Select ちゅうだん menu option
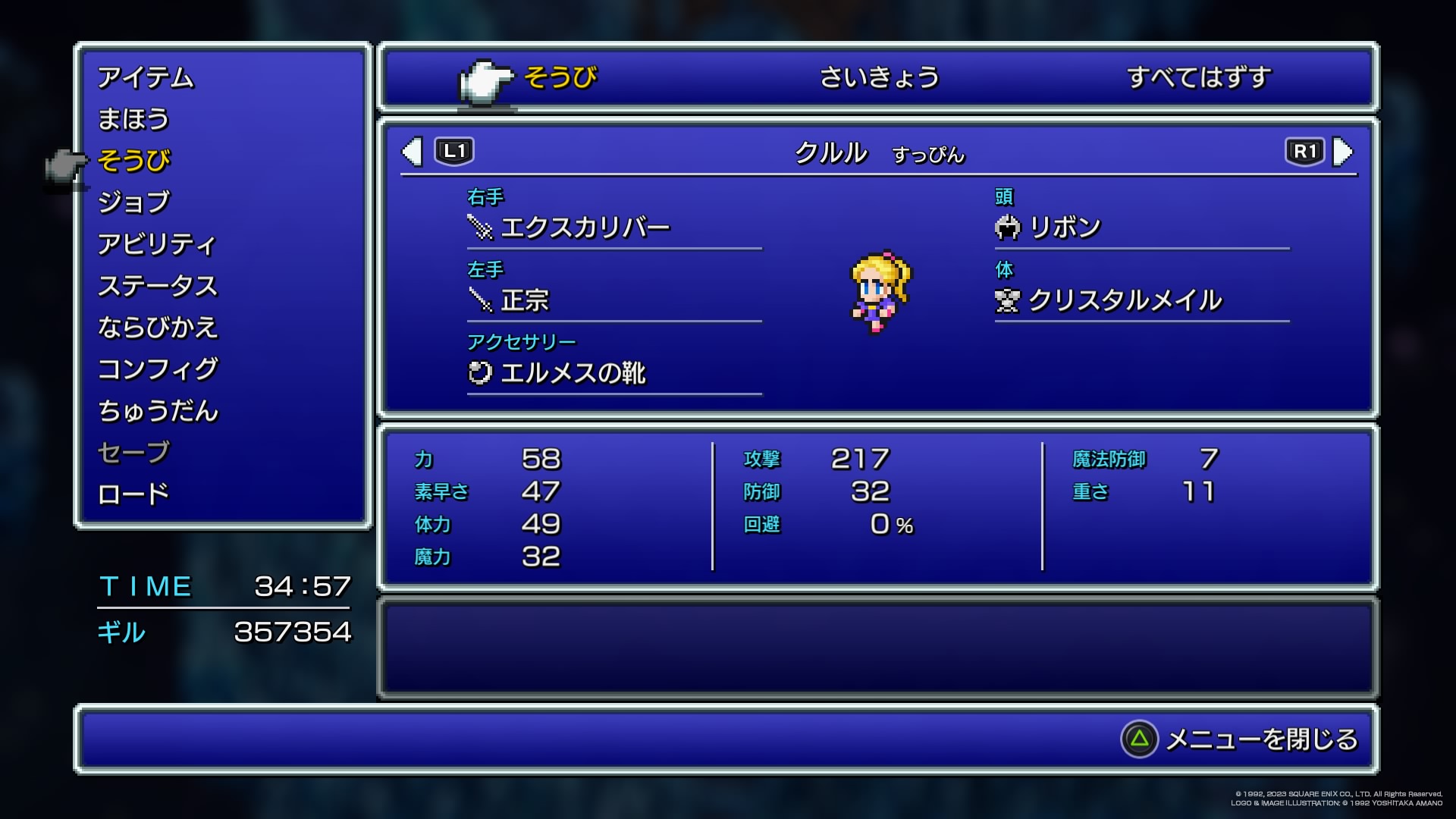Viewport: 1456px width, 819px height. pos(158,411)
